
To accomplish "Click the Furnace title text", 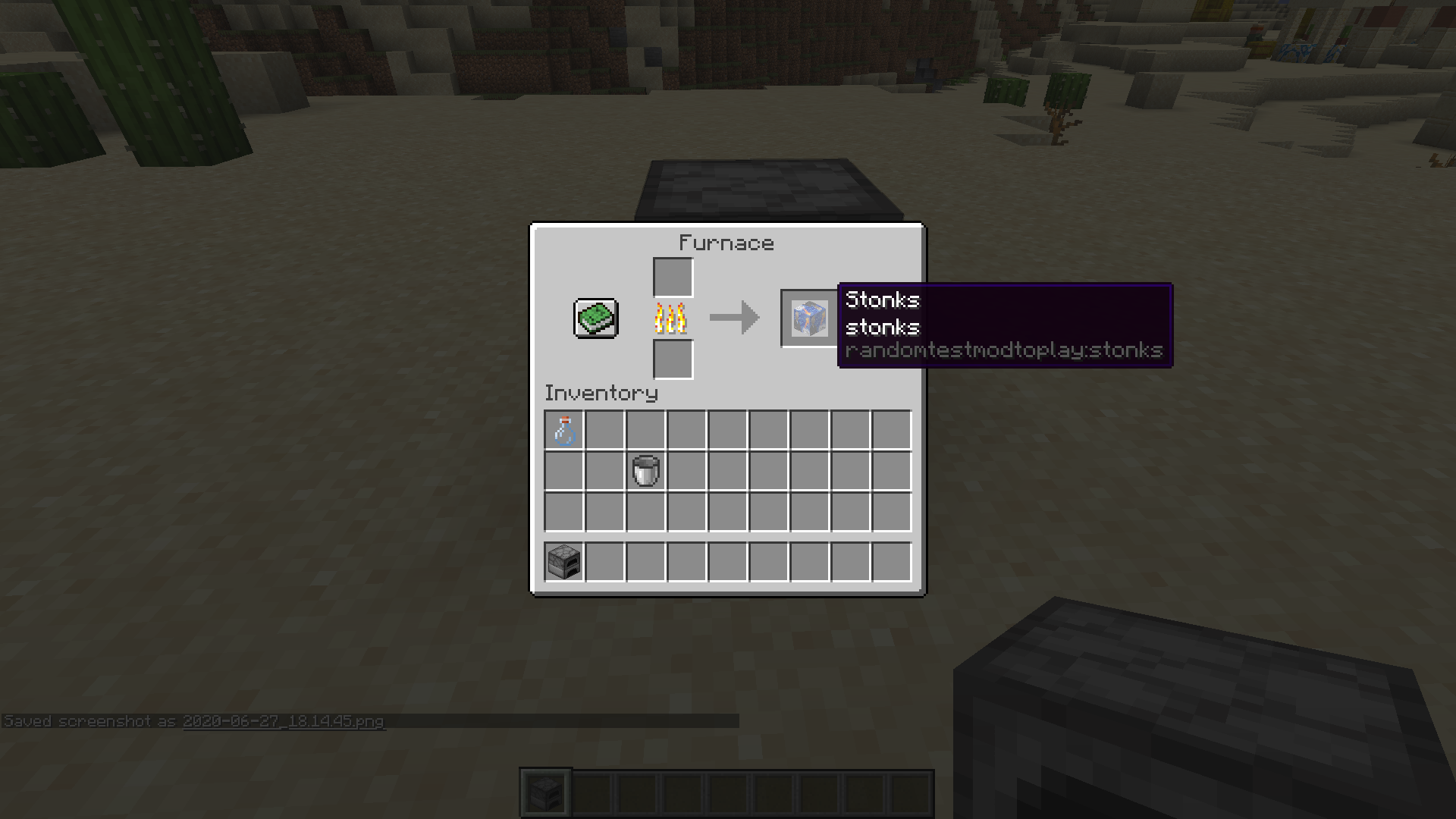I will coord(726,243).
